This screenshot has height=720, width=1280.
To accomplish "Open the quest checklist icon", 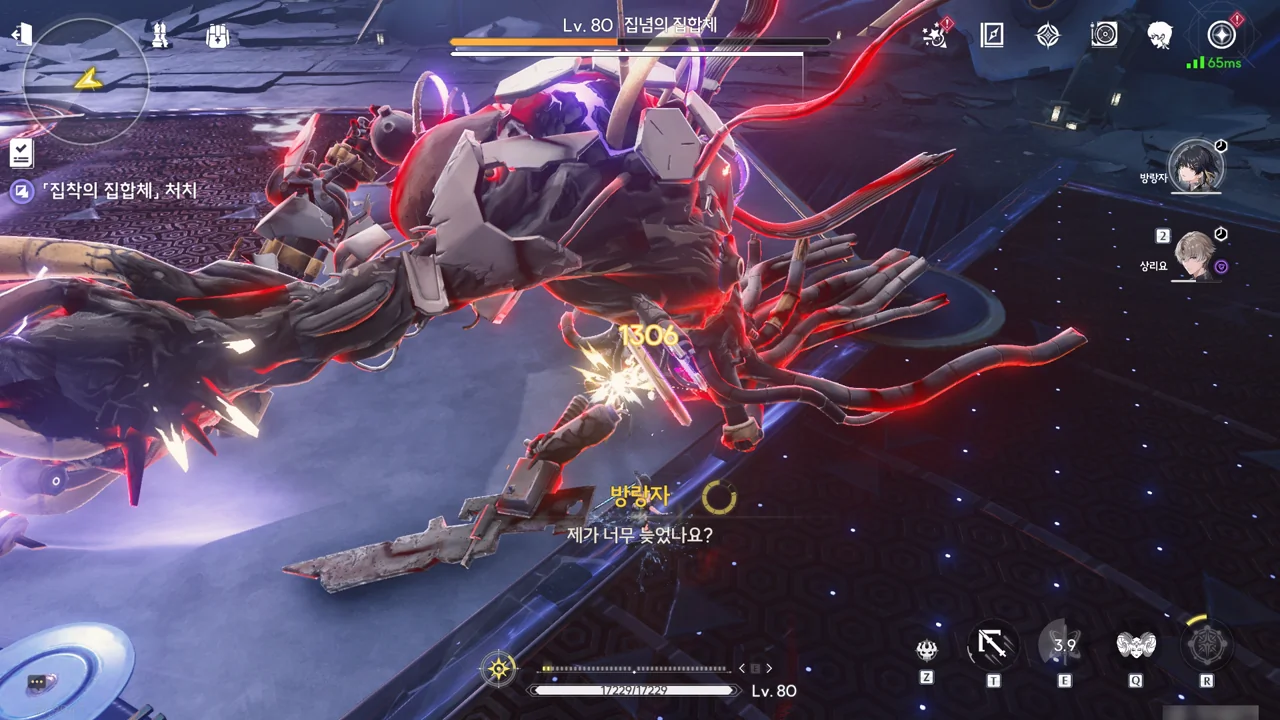I will [22, 153].
